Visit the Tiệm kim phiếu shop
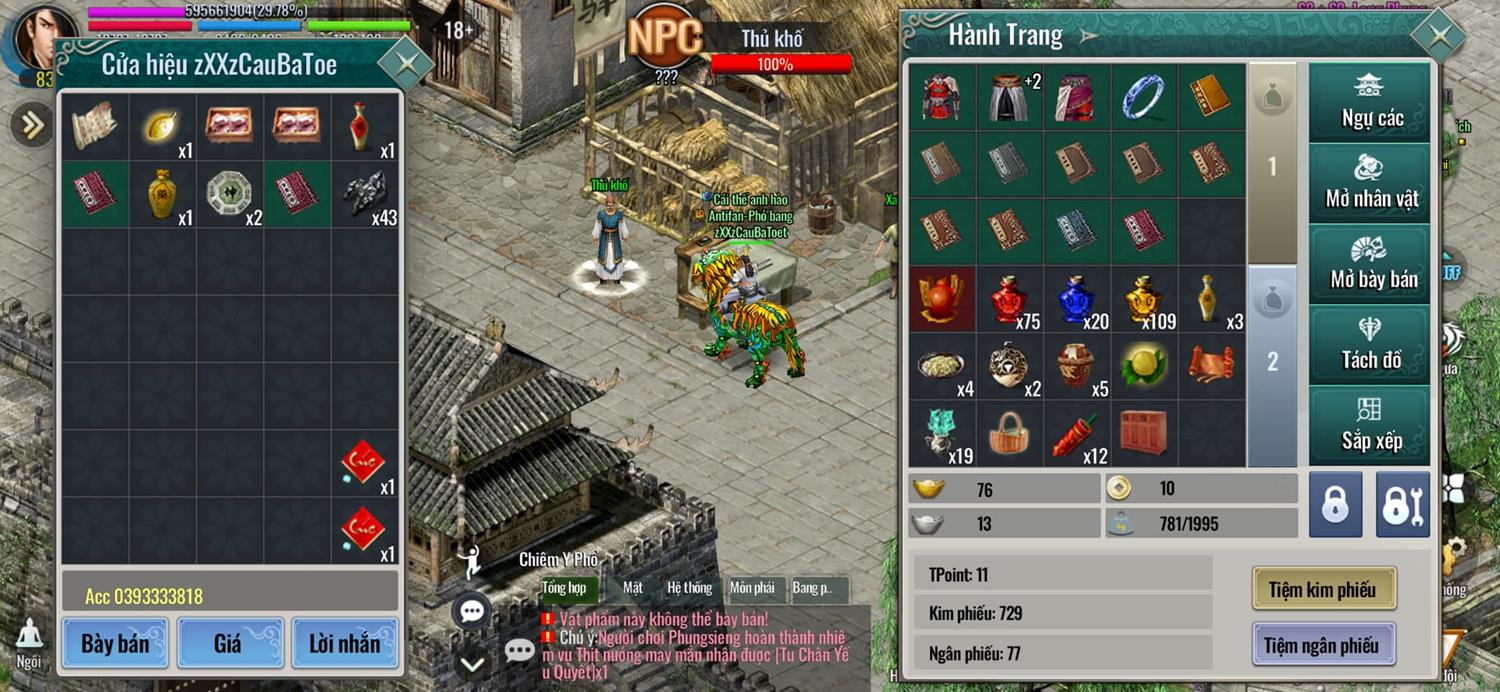The height and width of the screenshot is (692, 1500). coord(1322,589)
